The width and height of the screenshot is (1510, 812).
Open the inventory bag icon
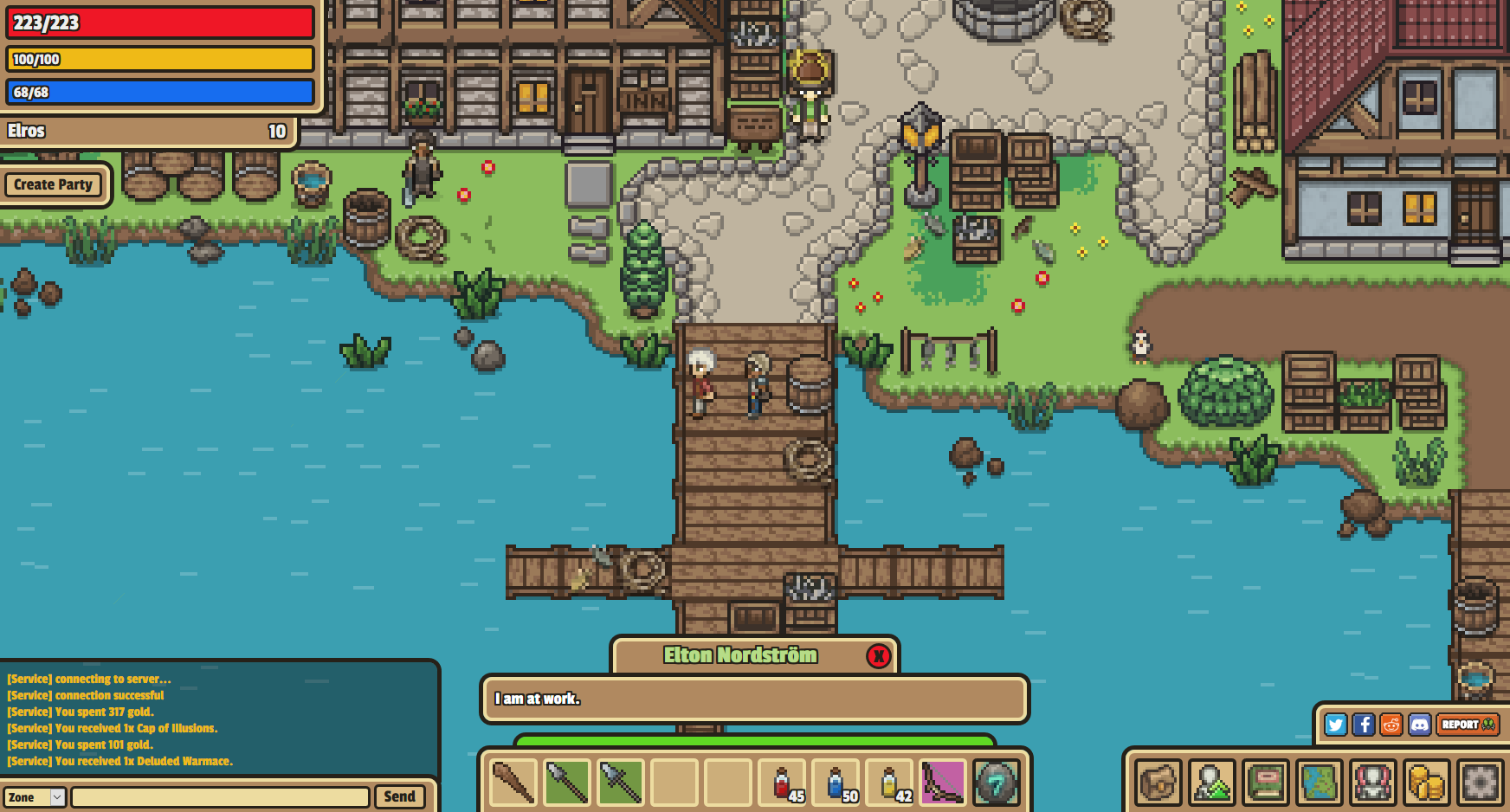coord(1157,783)
